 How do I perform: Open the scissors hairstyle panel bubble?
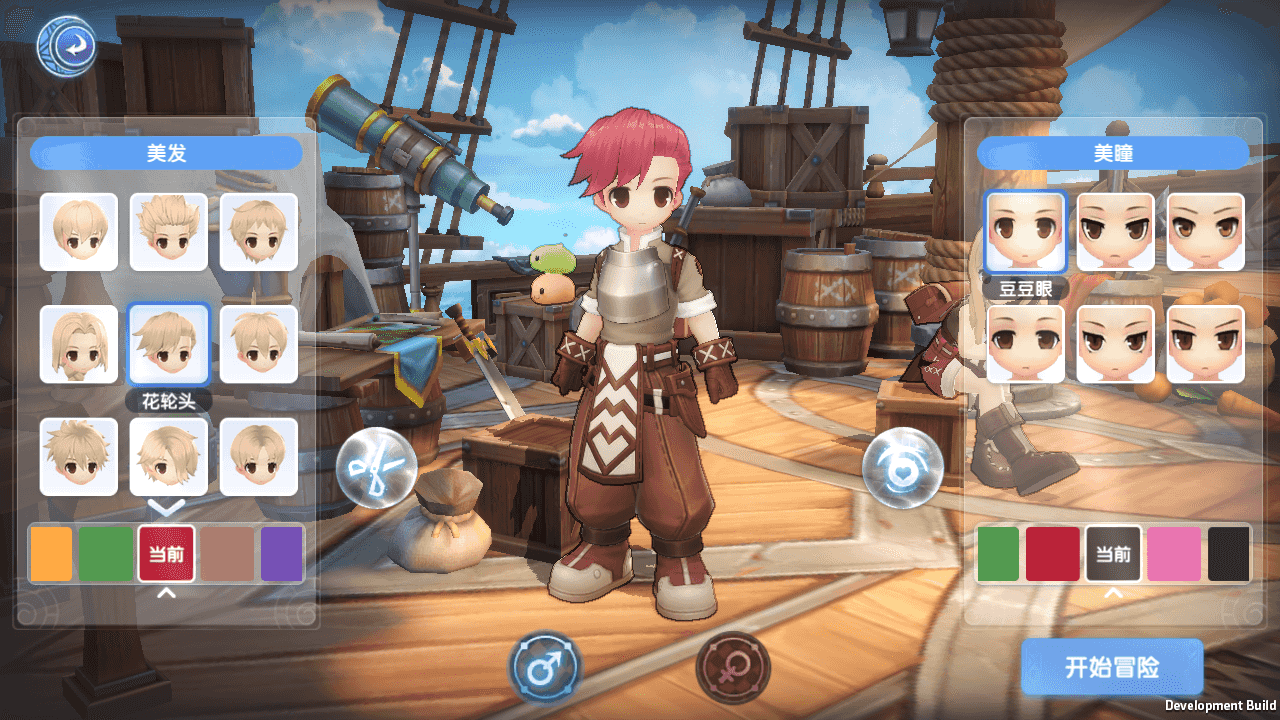[x=376, y=468]
